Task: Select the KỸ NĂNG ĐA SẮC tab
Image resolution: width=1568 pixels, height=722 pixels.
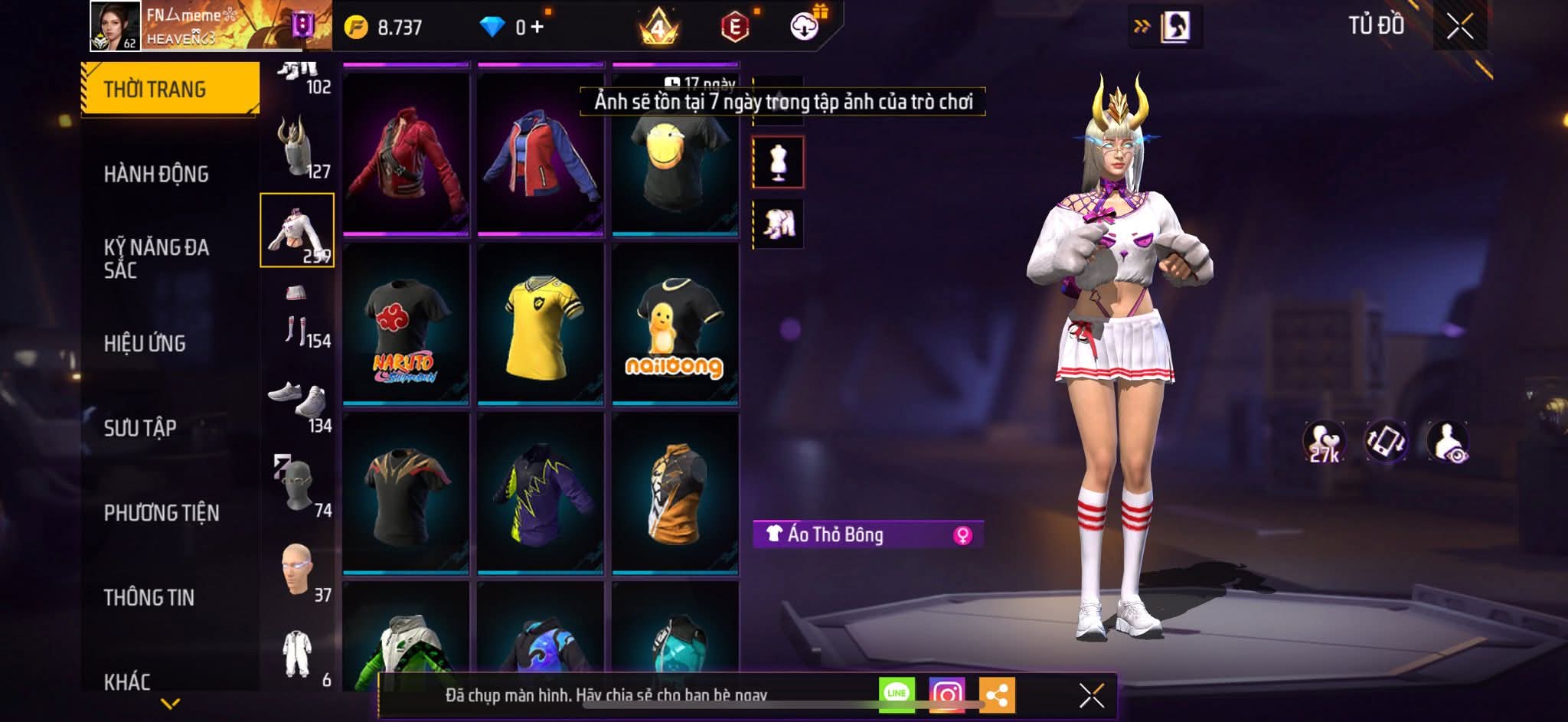Action: click(x=156, y=258)
